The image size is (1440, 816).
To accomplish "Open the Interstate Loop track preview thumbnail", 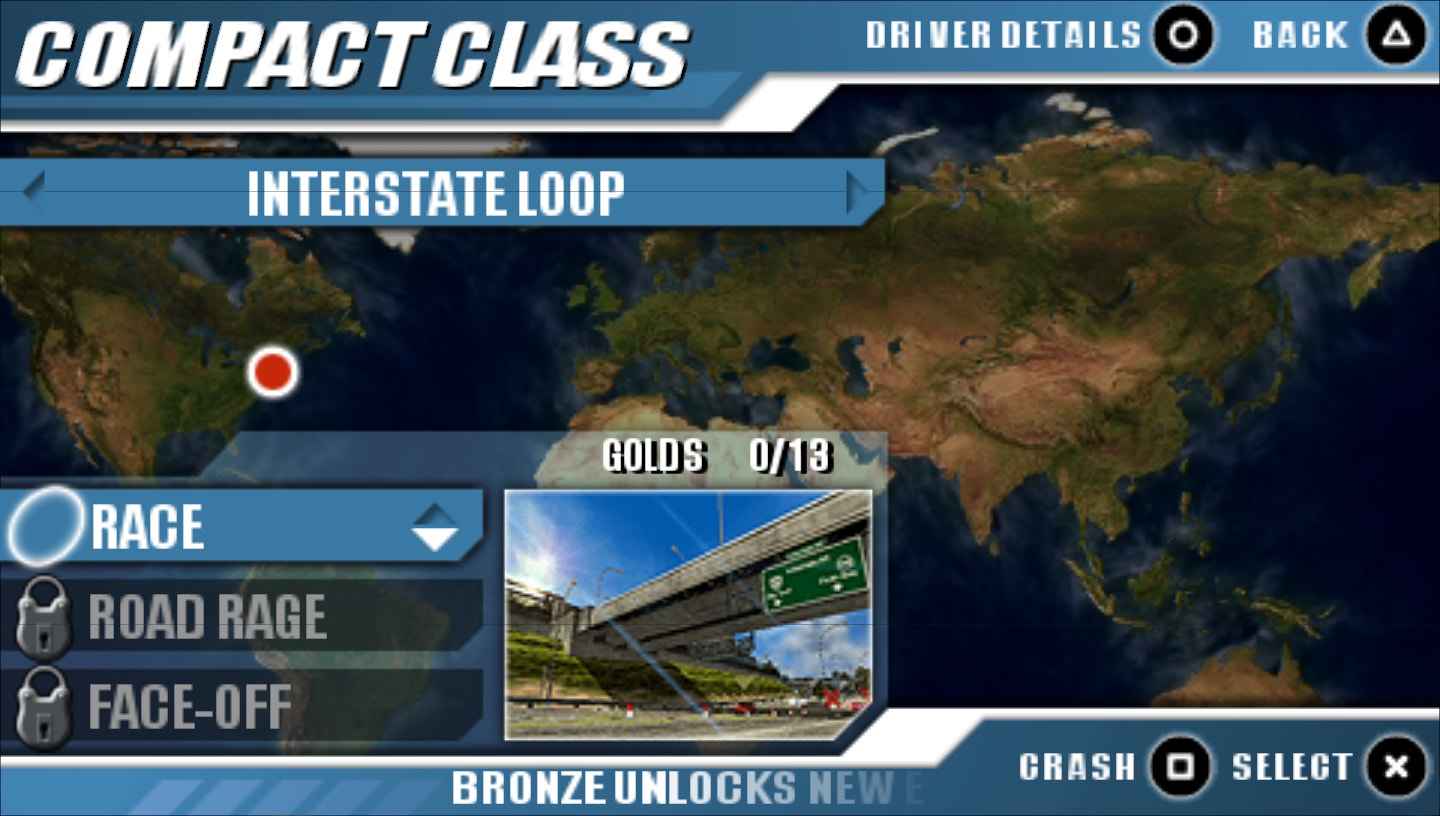I will 688,614.
